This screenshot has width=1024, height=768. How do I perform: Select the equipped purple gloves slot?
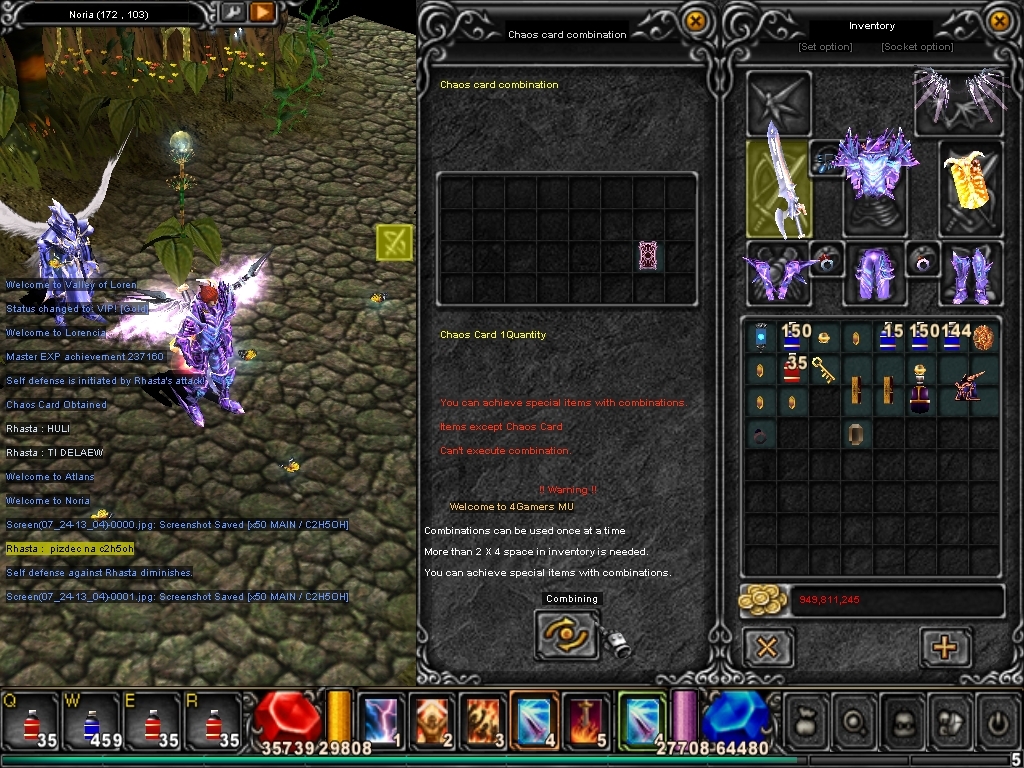coord(777,274)
